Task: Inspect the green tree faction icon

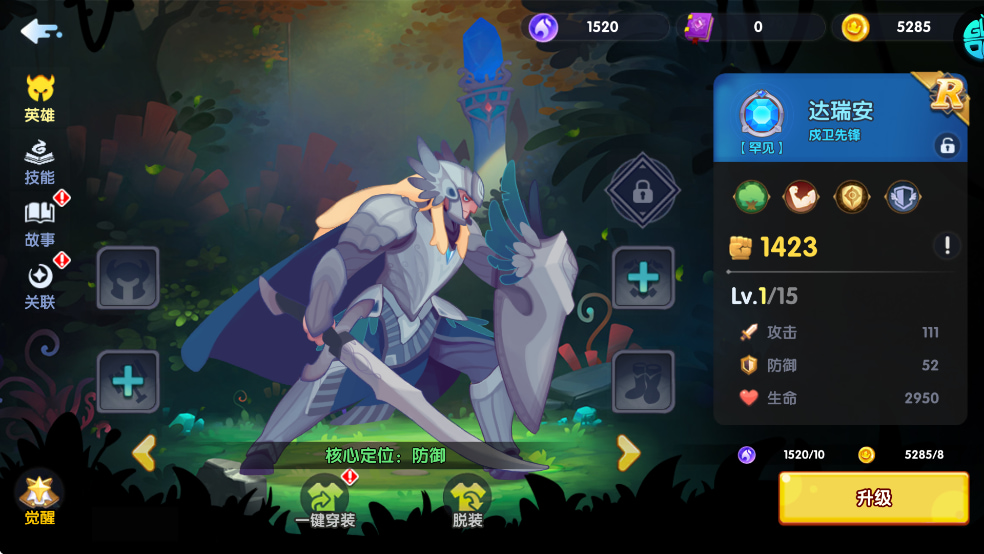Action: 751,196
